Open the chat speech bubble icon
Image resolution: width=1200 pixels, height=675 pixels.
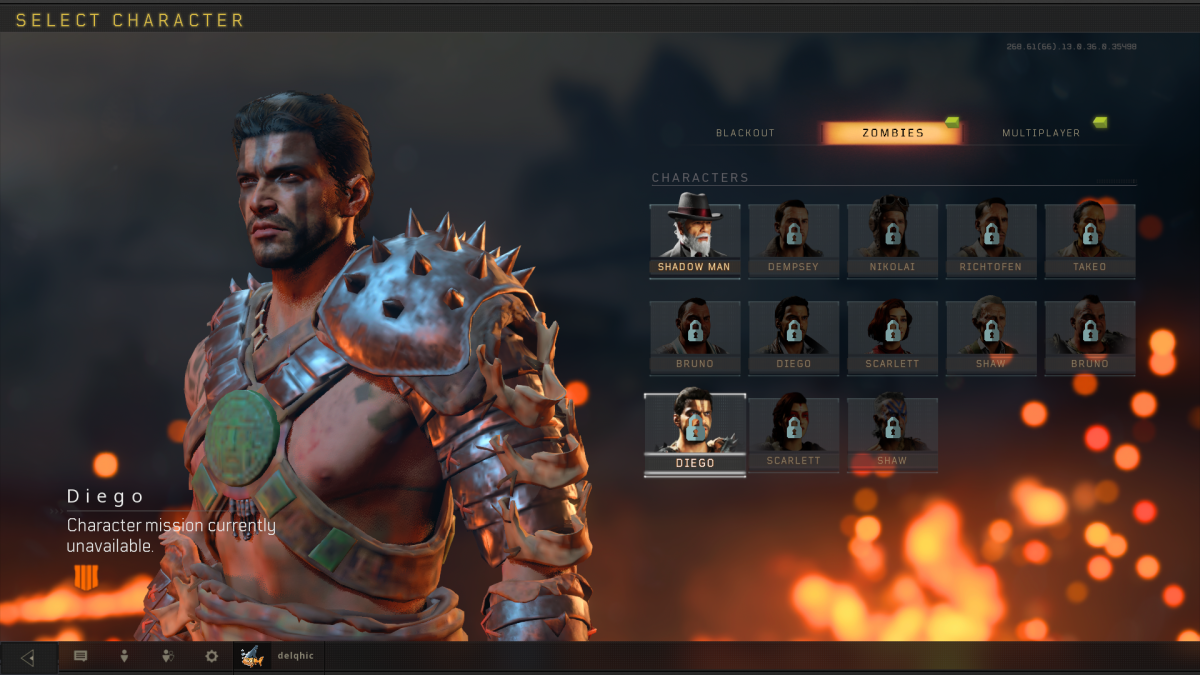click(81, 657)
